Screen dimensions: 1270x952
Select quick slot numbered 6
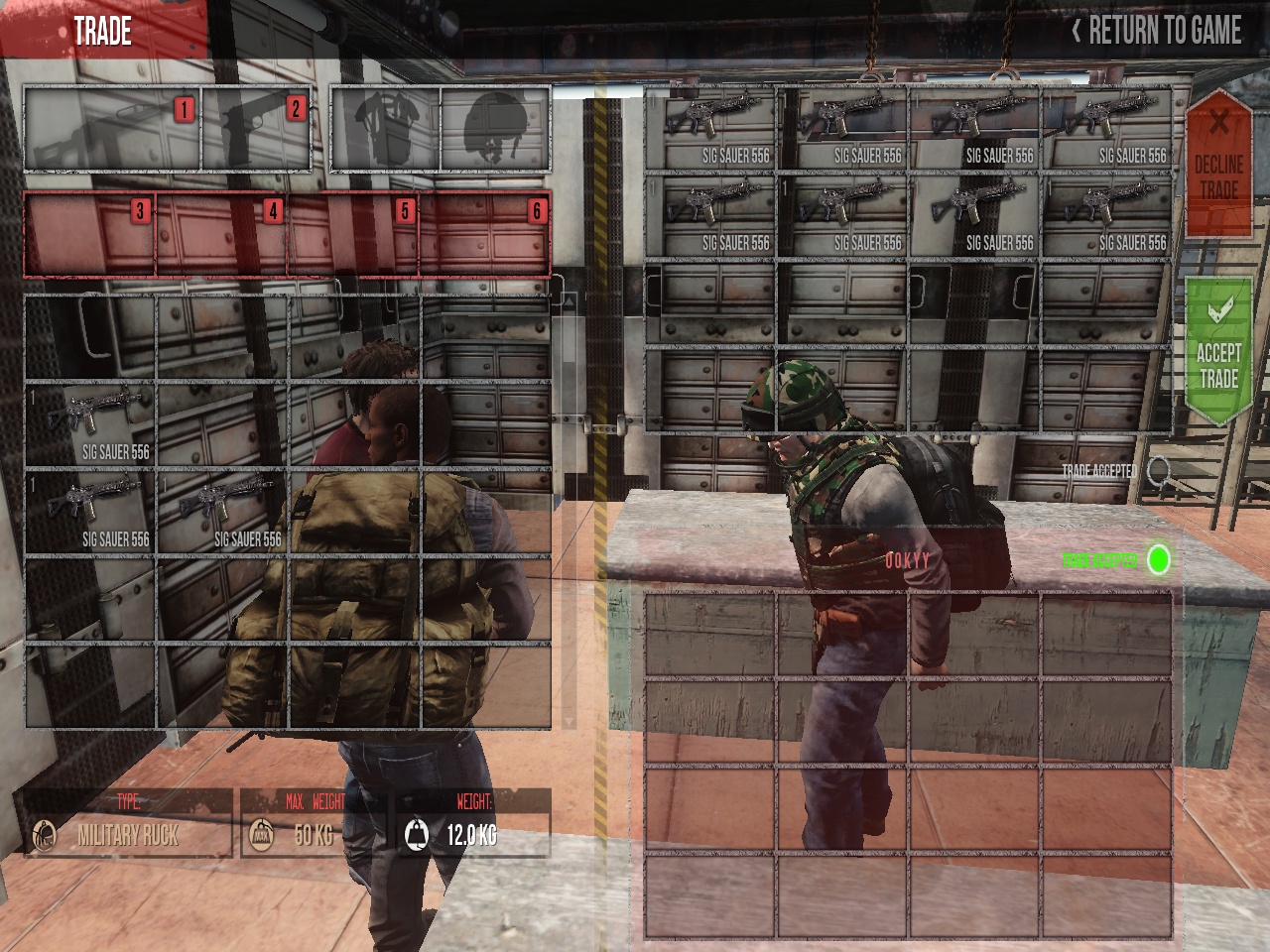485,234
